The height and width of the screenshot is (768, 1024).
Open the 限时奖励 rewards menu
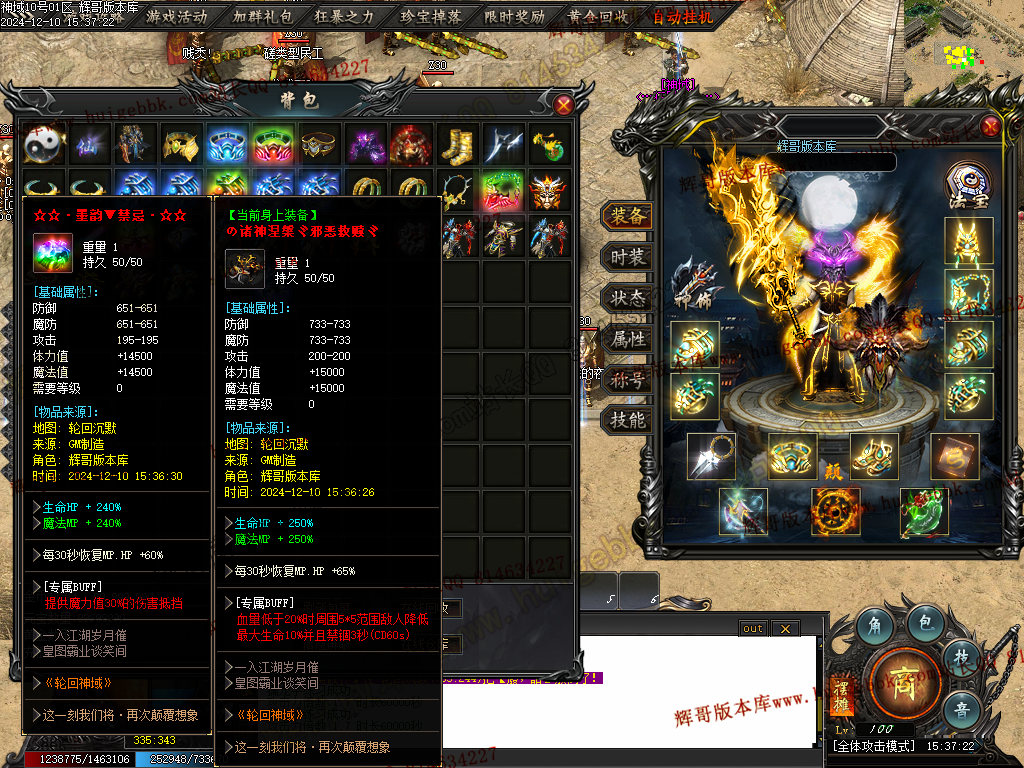click(x=515, y=16)
